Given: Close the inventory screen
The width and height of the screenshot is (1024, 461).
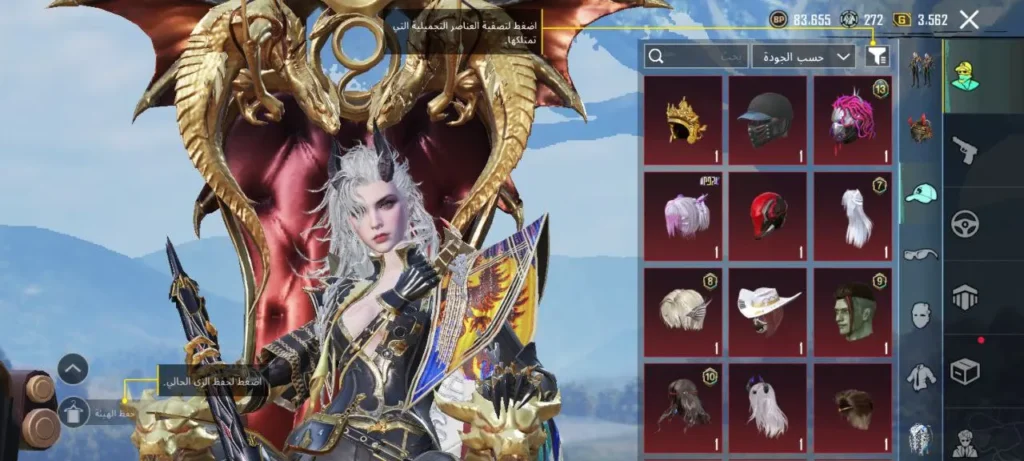Looking at the screenshot, I should pos(969,19).
